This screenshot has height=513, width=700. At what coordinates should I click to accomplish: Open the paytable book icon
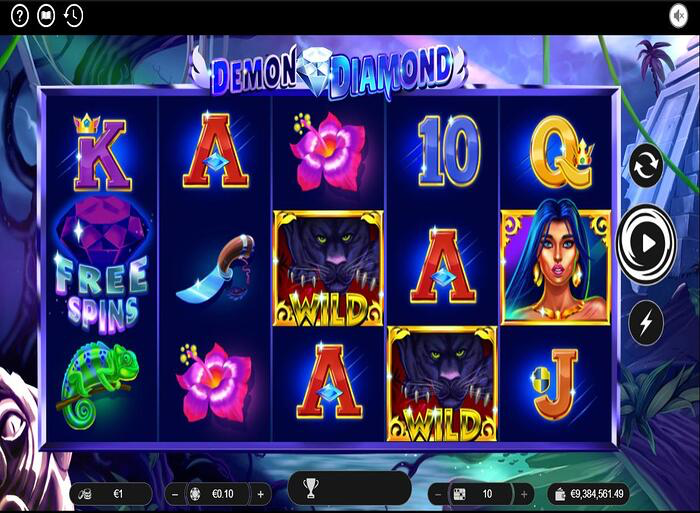pos(46,15)
